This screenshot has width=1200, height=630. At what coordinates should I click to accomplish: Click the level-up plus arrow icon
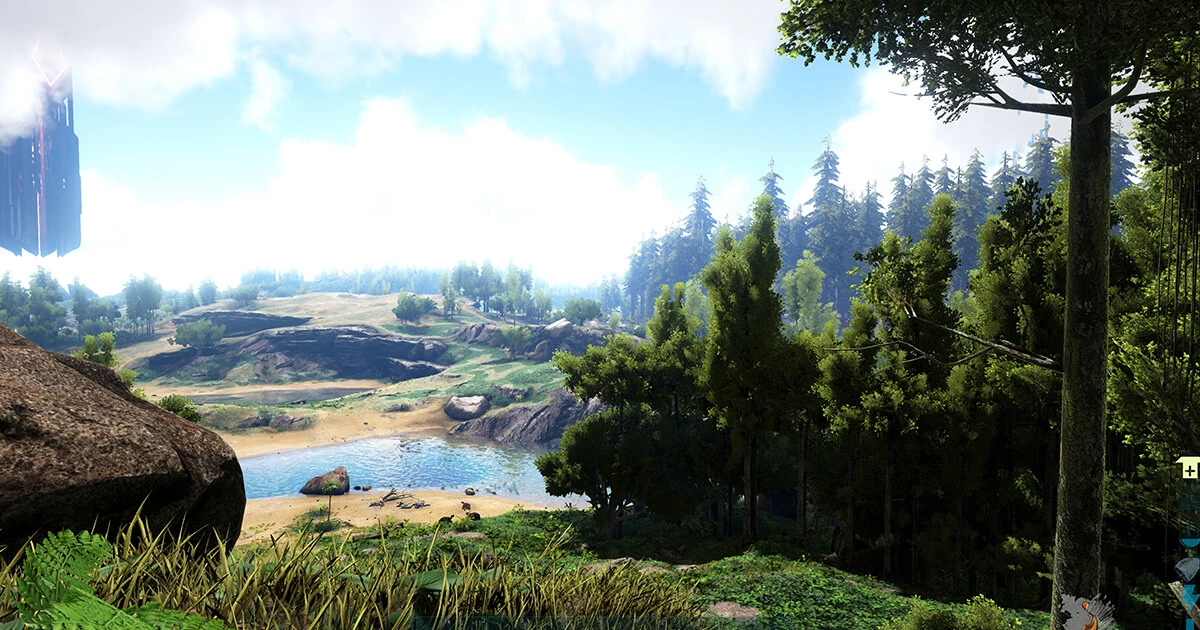(x=1188, y=468)
